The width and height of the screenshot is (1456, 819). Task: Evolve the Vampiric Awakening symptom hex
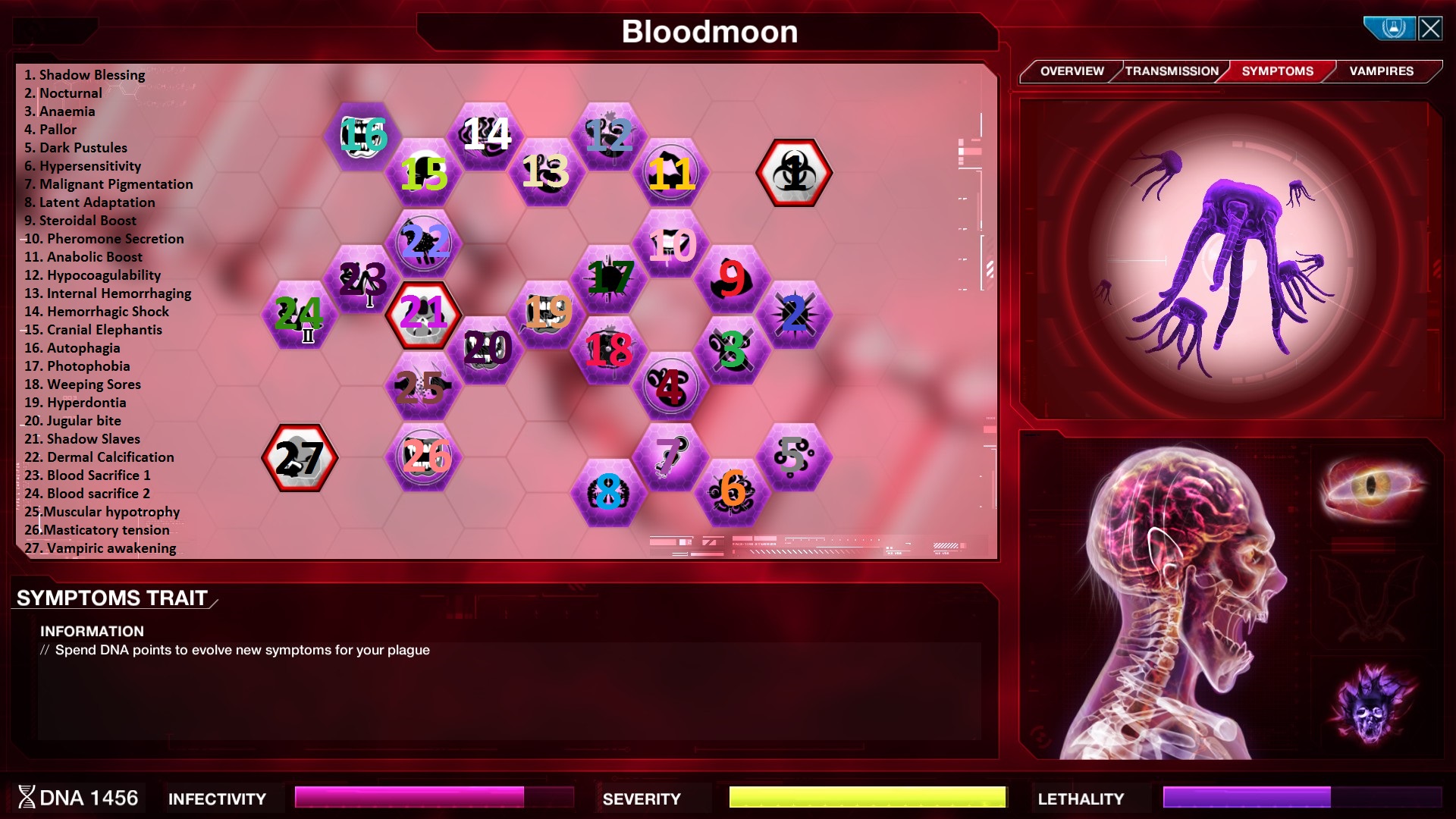[300, 457]
